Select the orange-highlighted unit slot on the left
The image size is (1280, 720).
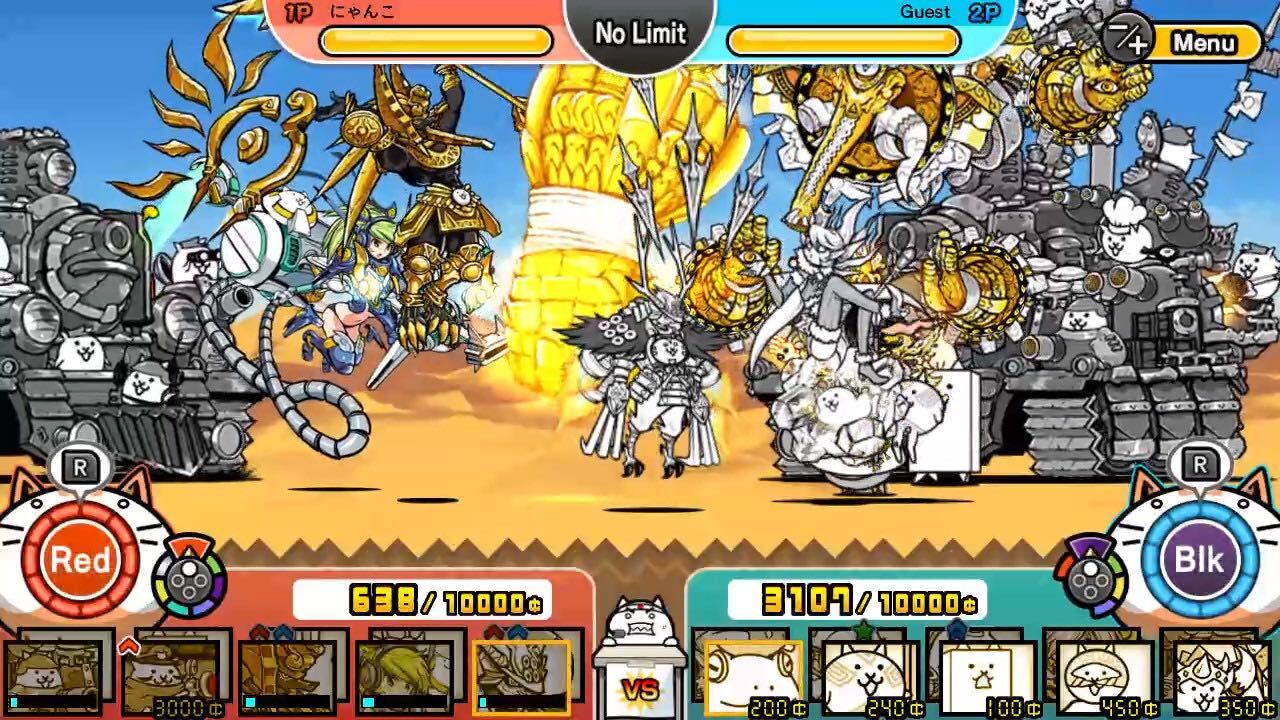pos(520,680)
